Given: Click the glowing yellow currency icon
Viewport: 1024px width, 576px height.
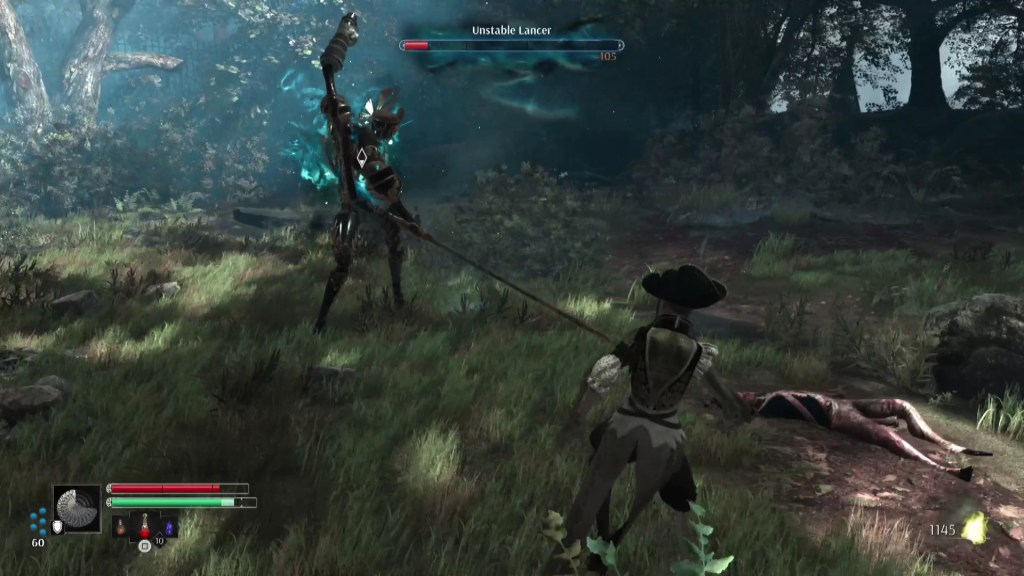Looking at the screenshot, I should (973, 528).
